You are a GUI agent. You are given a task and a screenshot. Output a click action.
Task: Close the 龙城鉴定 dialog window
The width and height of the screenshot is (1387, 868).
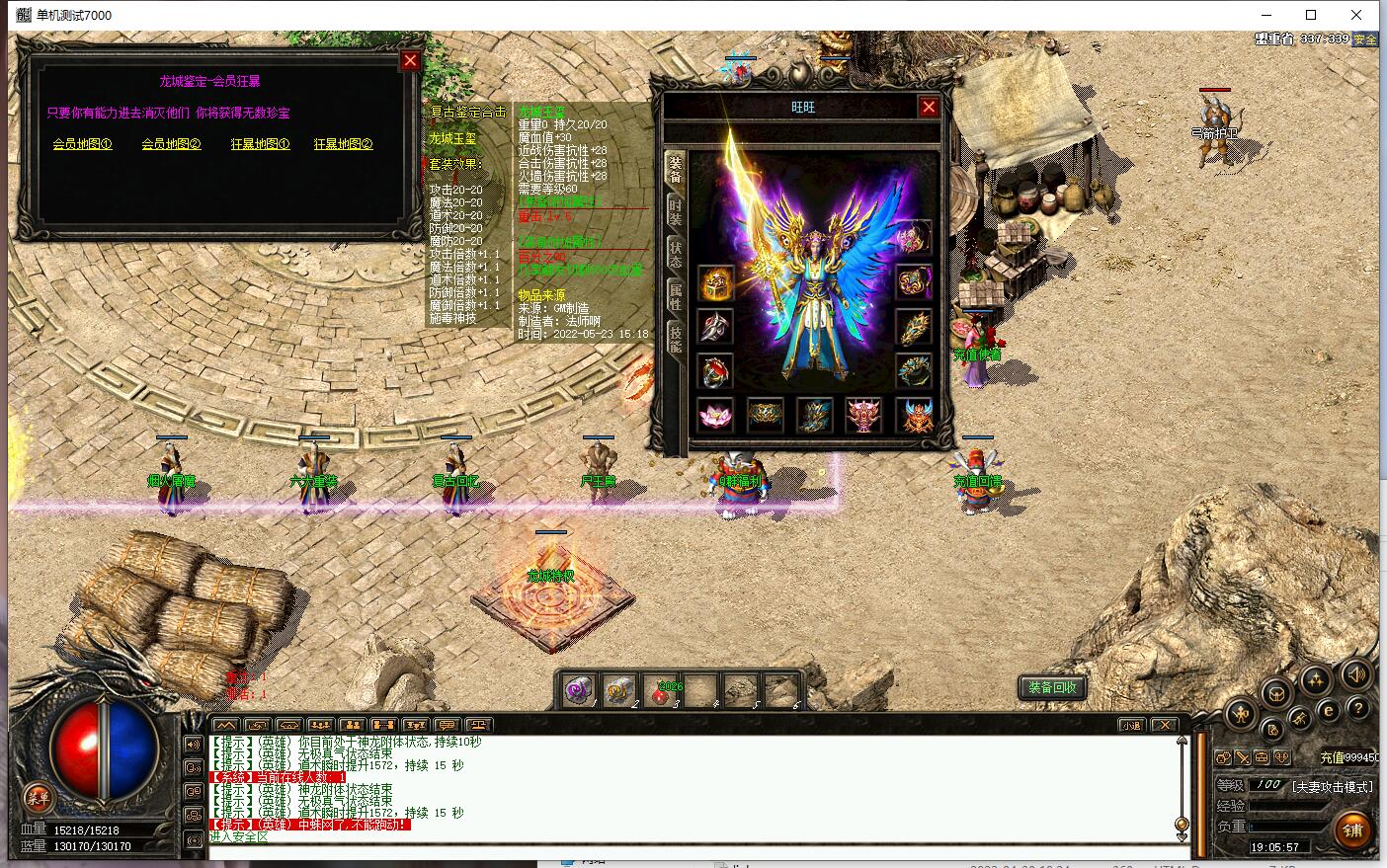click(x=410, y=61)
